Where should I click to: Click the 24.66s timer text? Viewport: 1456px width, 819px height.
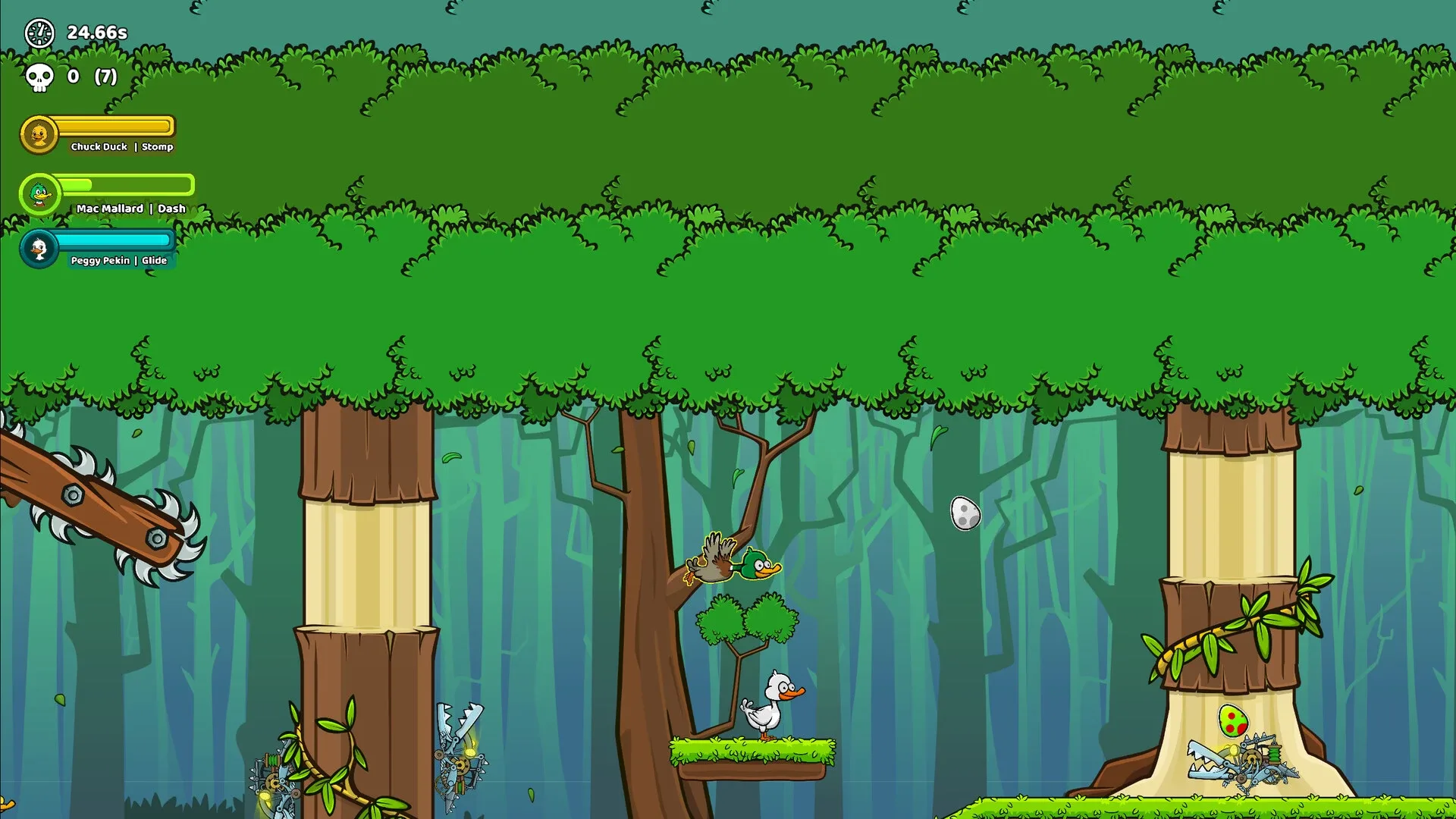(x=96, y=33)
